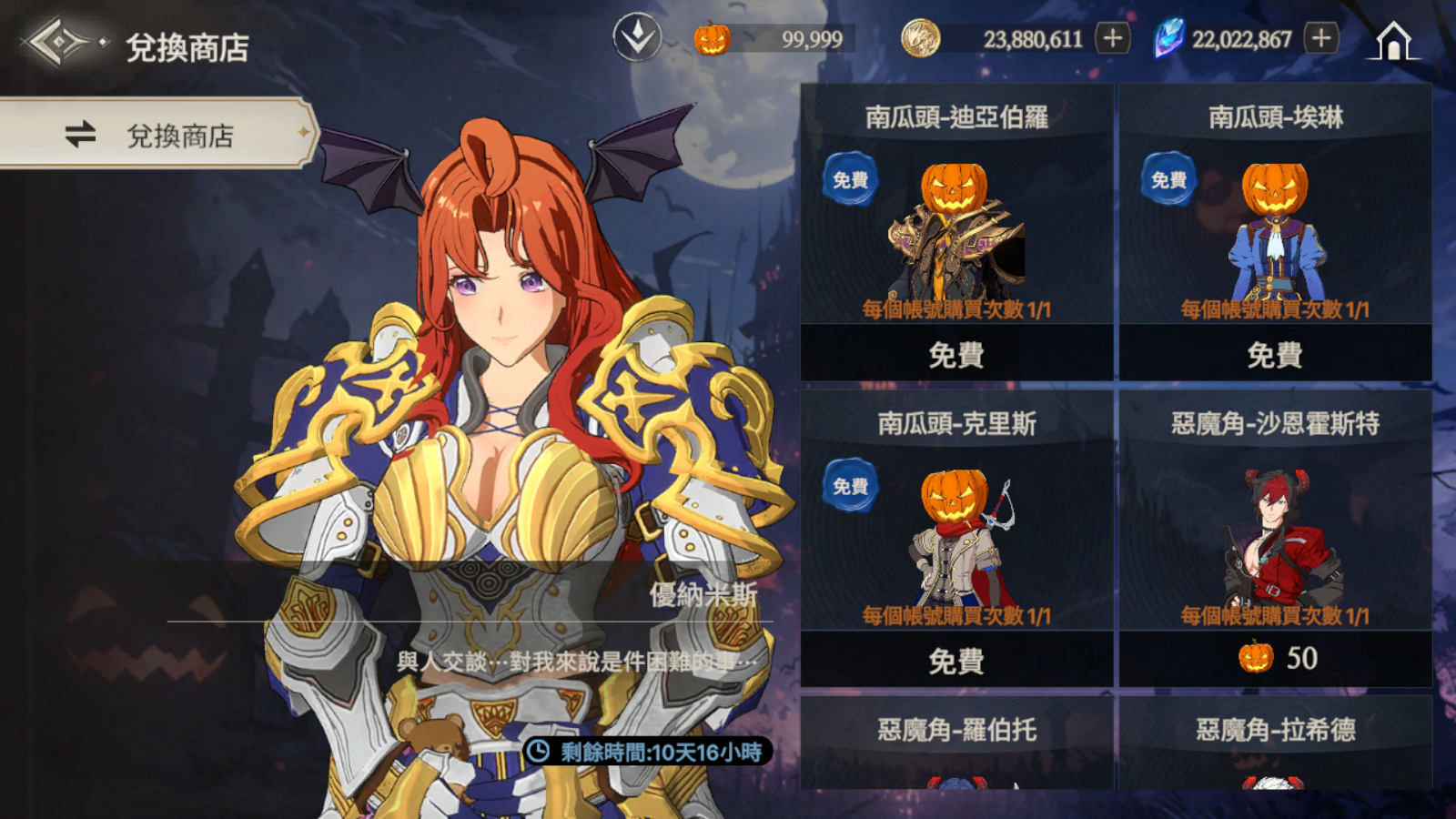Buy 惡魔角-沙恩霍斯特 for 50 pumpkins
This screenshot has height=819, width=1456.
pos(1275,659)
